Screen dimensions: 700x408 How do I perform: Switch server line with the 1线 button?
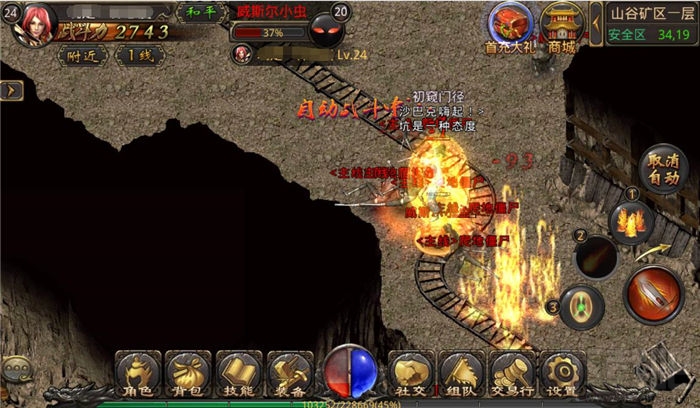click(x=139, y=56)
